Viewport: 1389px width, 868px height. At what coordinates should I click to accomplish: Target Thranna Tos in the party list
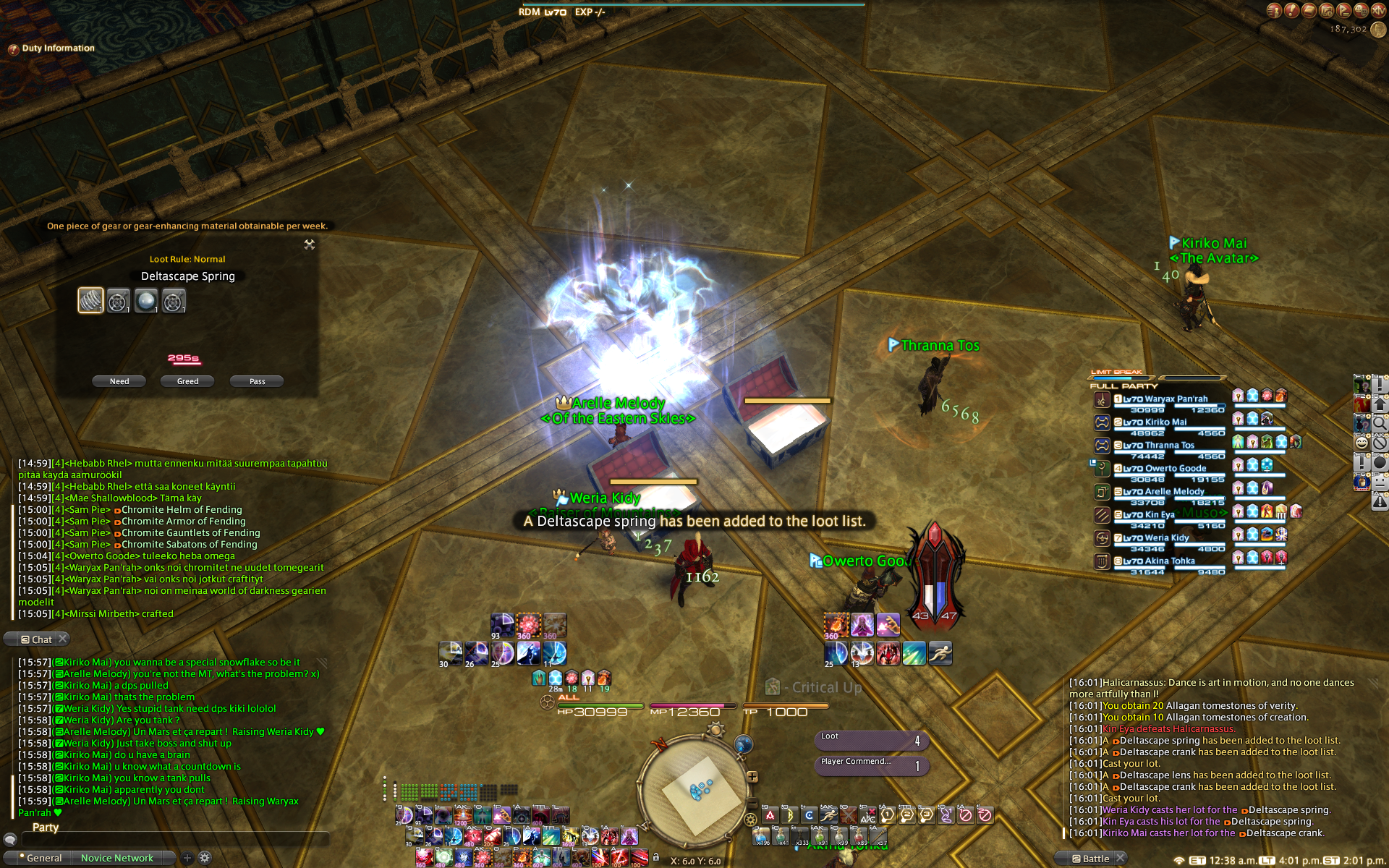[1157, 446]
